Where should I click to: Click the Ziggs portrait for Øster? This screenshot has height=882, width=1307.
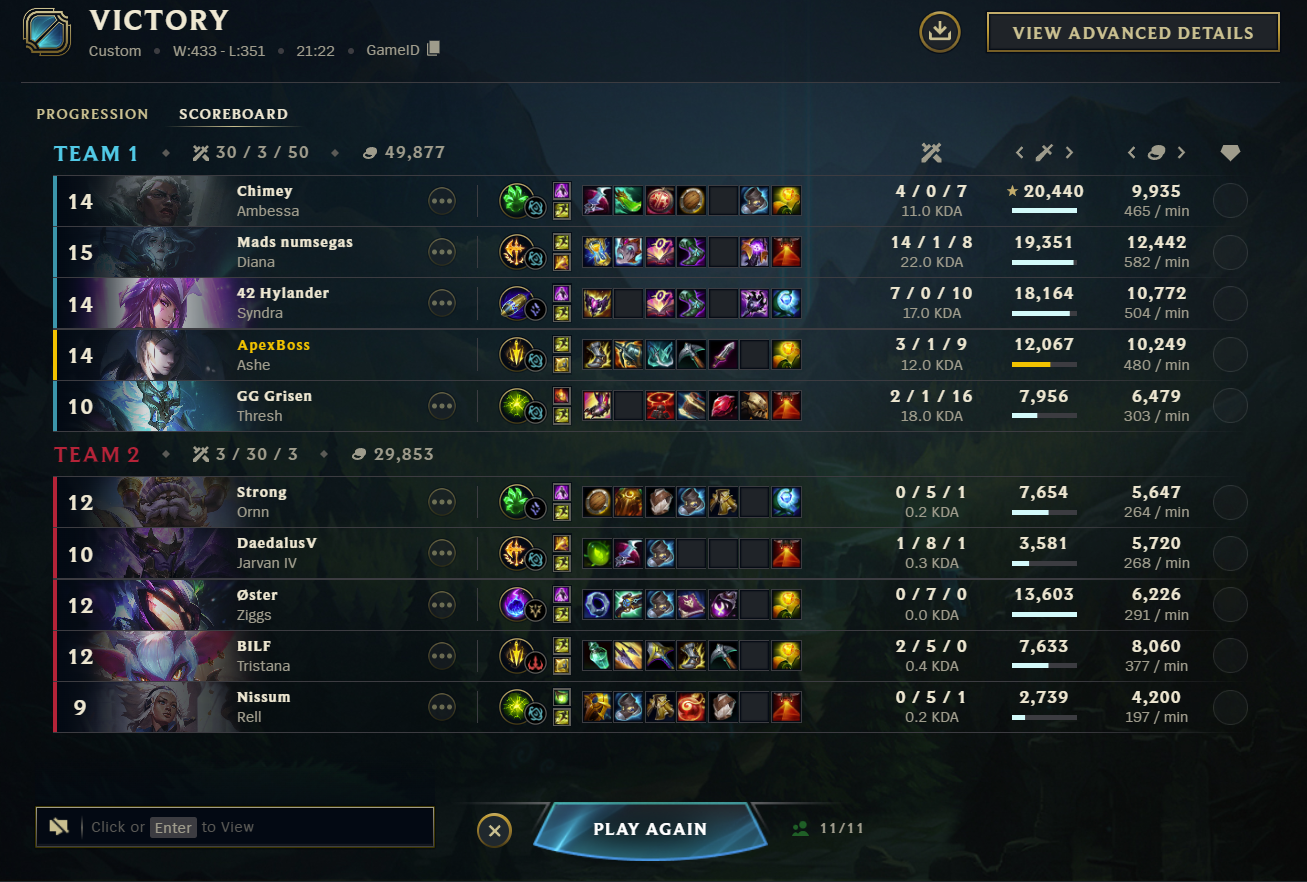pos(165,604)
